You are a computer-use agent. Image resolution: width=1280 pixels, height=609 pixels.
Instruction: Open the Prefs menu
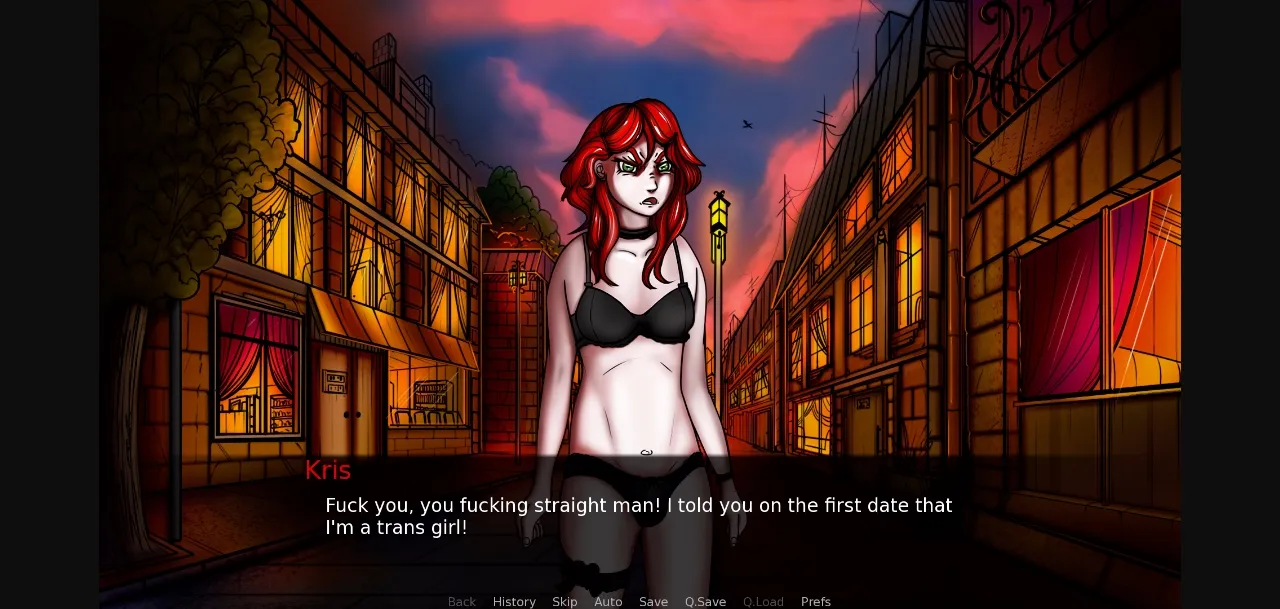click(x=816, y=601)
